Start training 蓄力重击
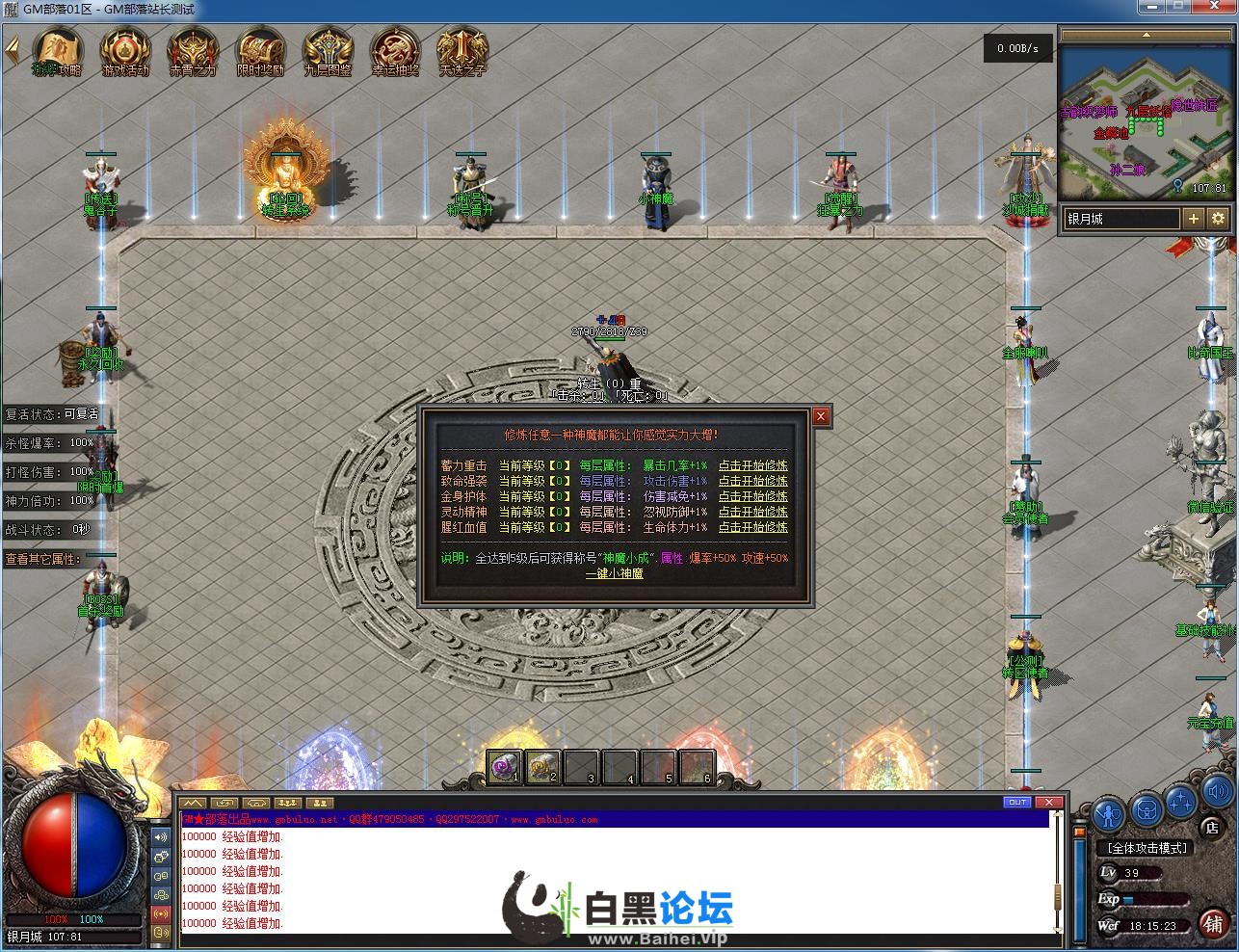 [752, 465]
